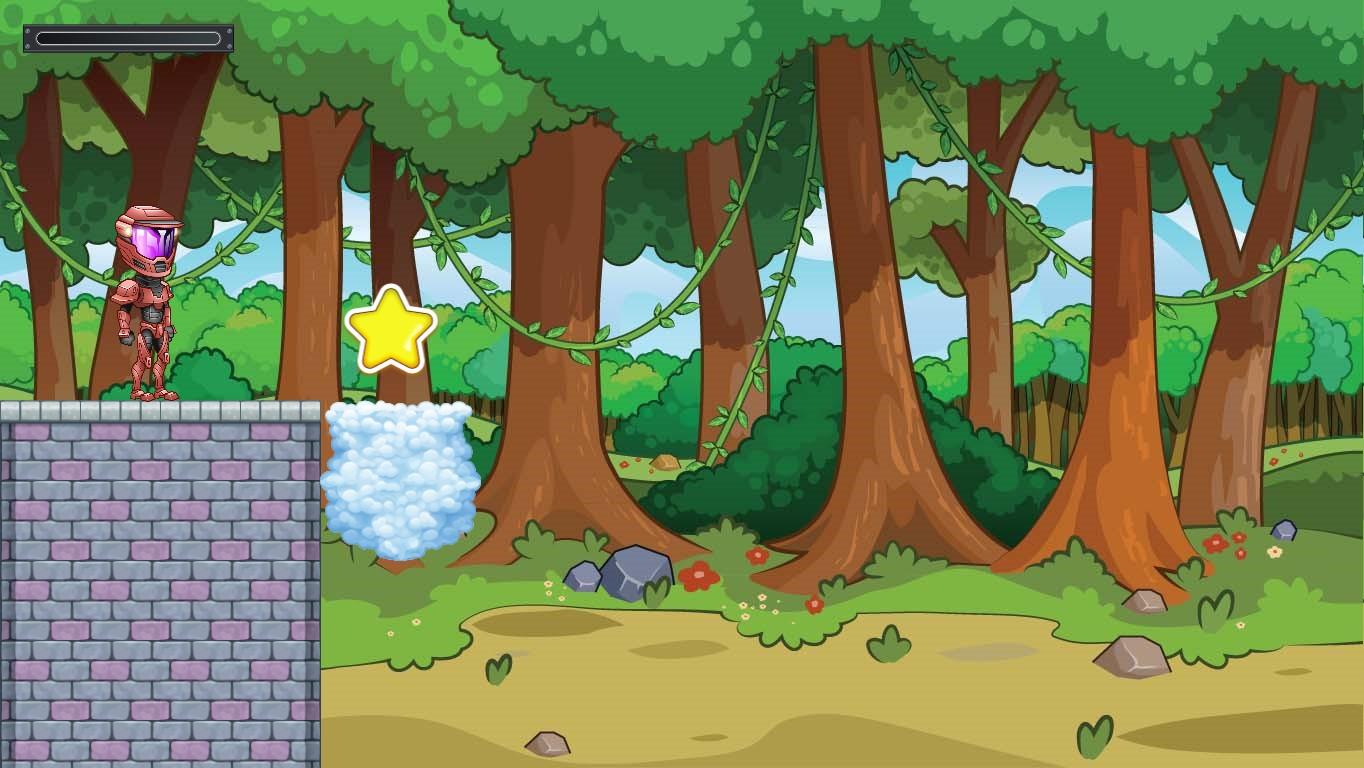Click the fluffy snow block
Viewport: 1364px width, 768px height.
[x=400, y=480]
